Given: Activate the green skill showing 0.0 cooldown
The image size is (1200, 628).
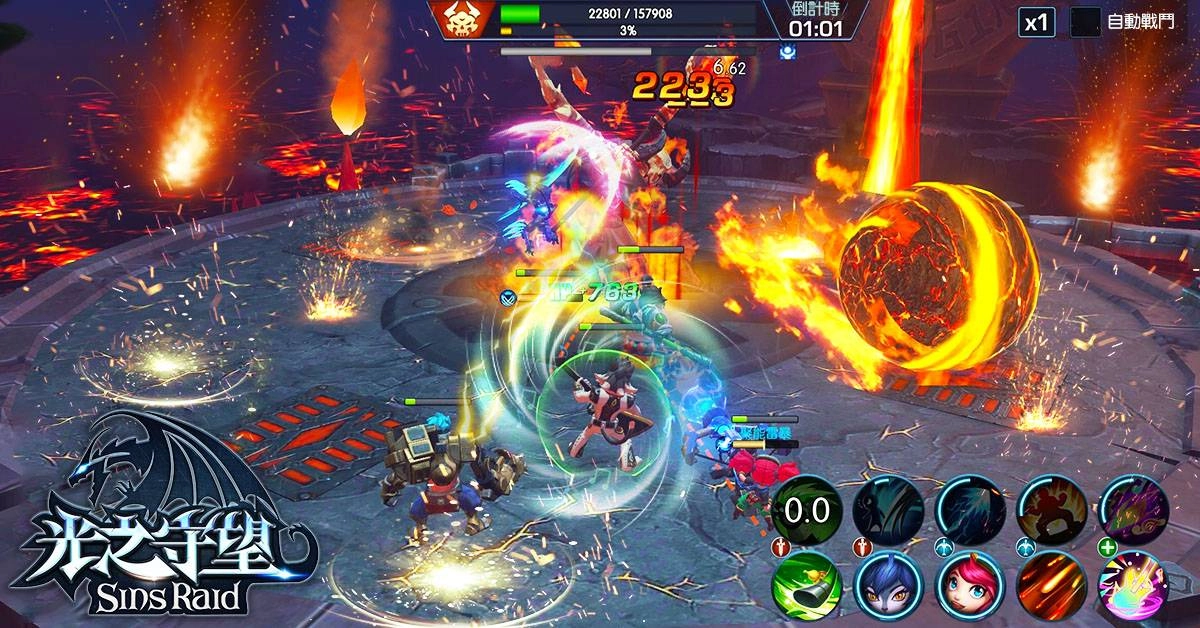Looking at the screenshot, I should tap(806, 510).
